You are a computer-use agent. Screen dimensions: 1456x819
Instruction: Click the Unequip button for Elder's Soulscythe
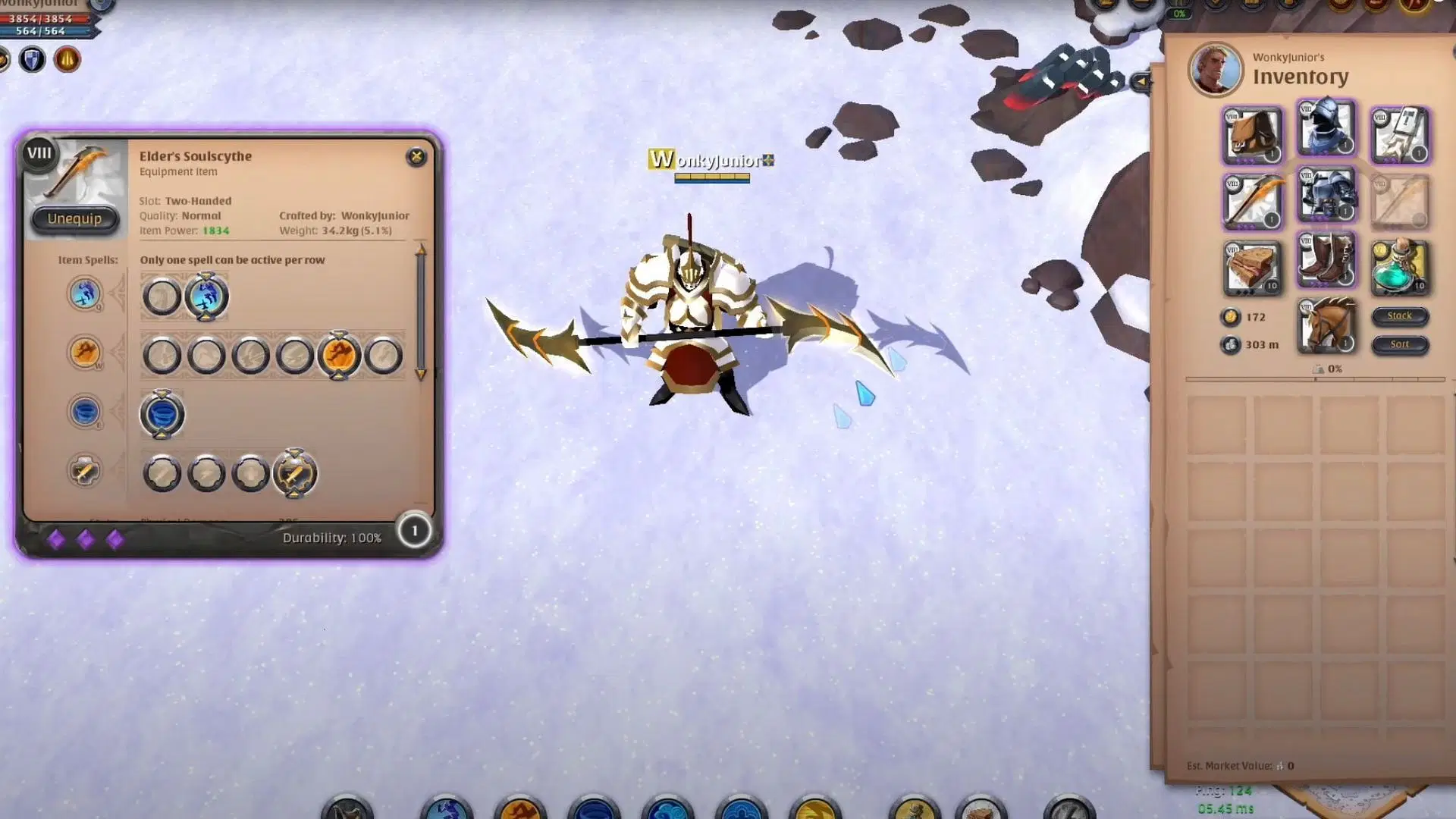click(73, 220)
